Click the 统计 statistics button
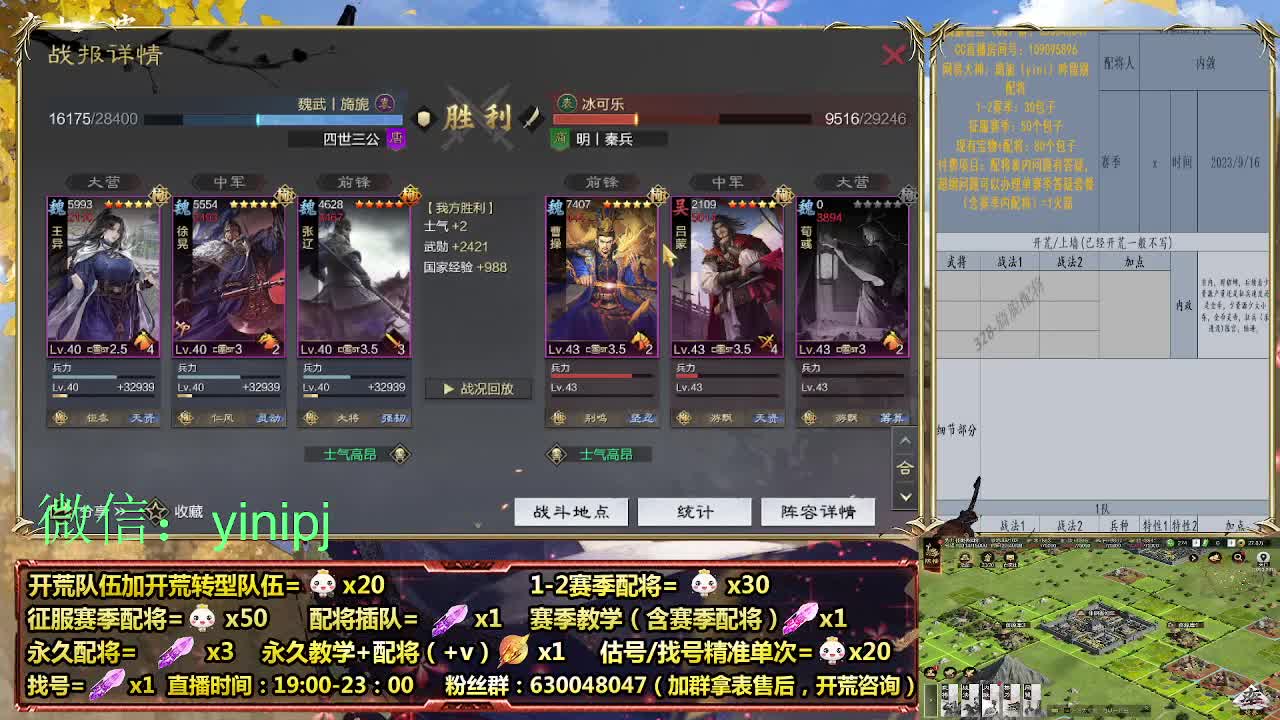The image size is (1280, 720). pyautogui.click(x=695, y=511)
